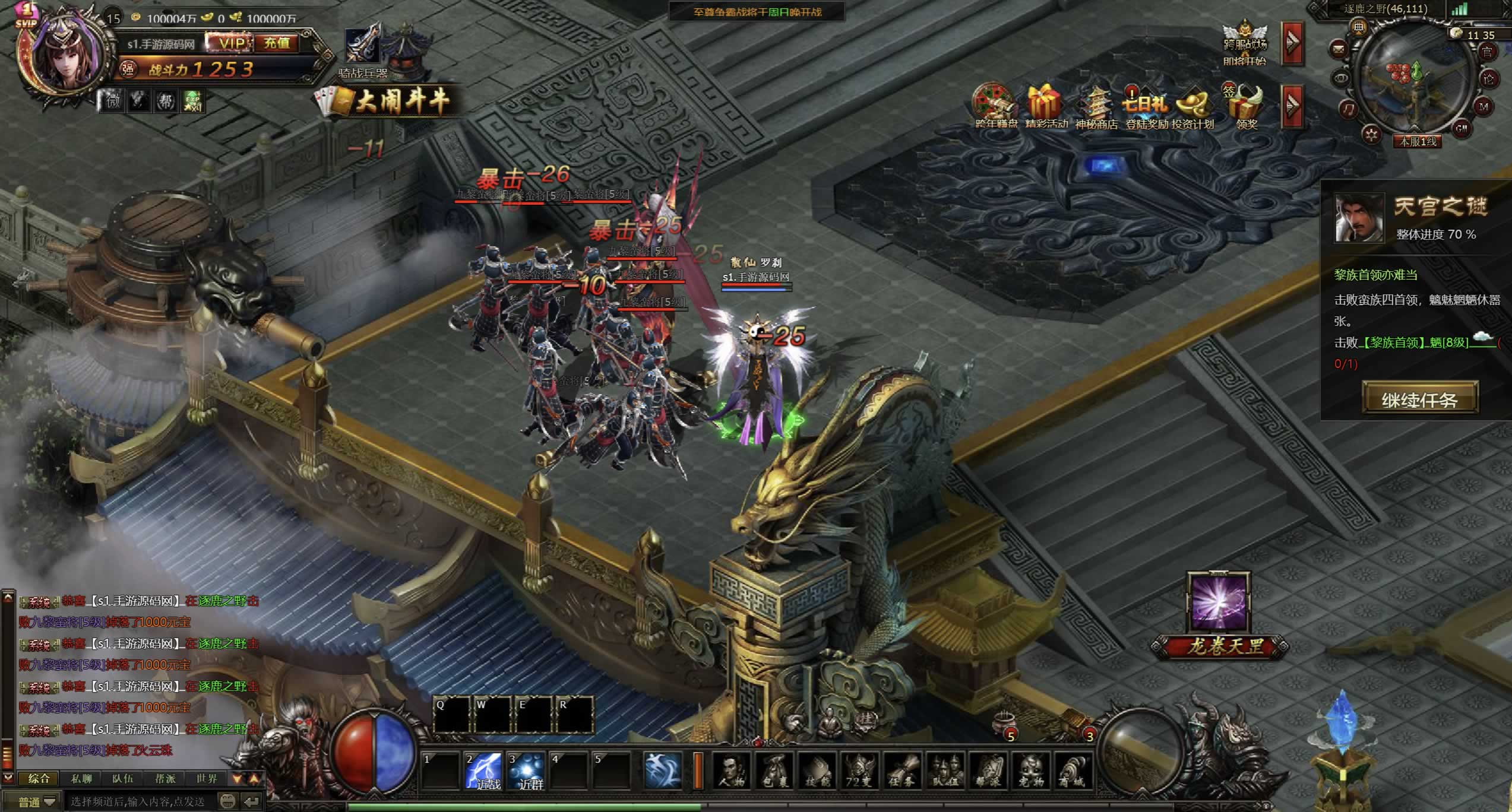This screenshot has height=812, width=1512.
Task: Open the 大闹斗牛 card game banner
Action: 385,102
